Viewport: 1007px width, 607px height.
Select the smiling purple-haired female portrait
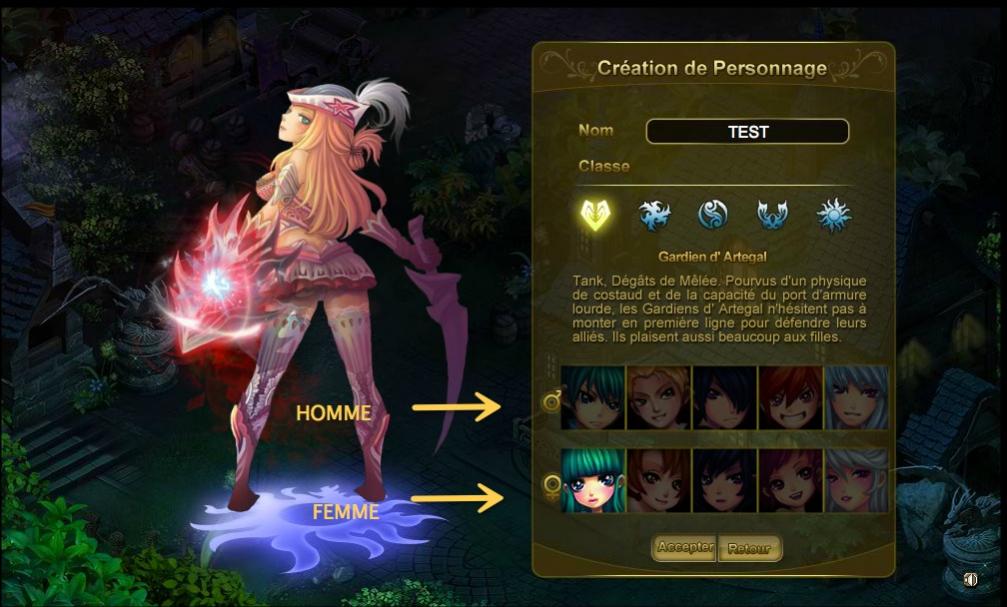pos(790,480)
